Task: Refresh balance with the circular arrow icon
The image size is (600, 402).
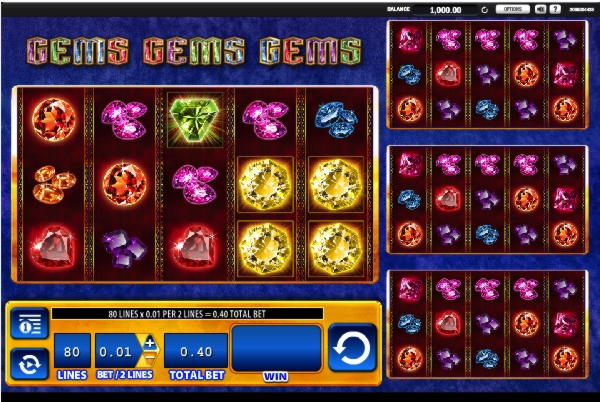Action: pos(484,9)
